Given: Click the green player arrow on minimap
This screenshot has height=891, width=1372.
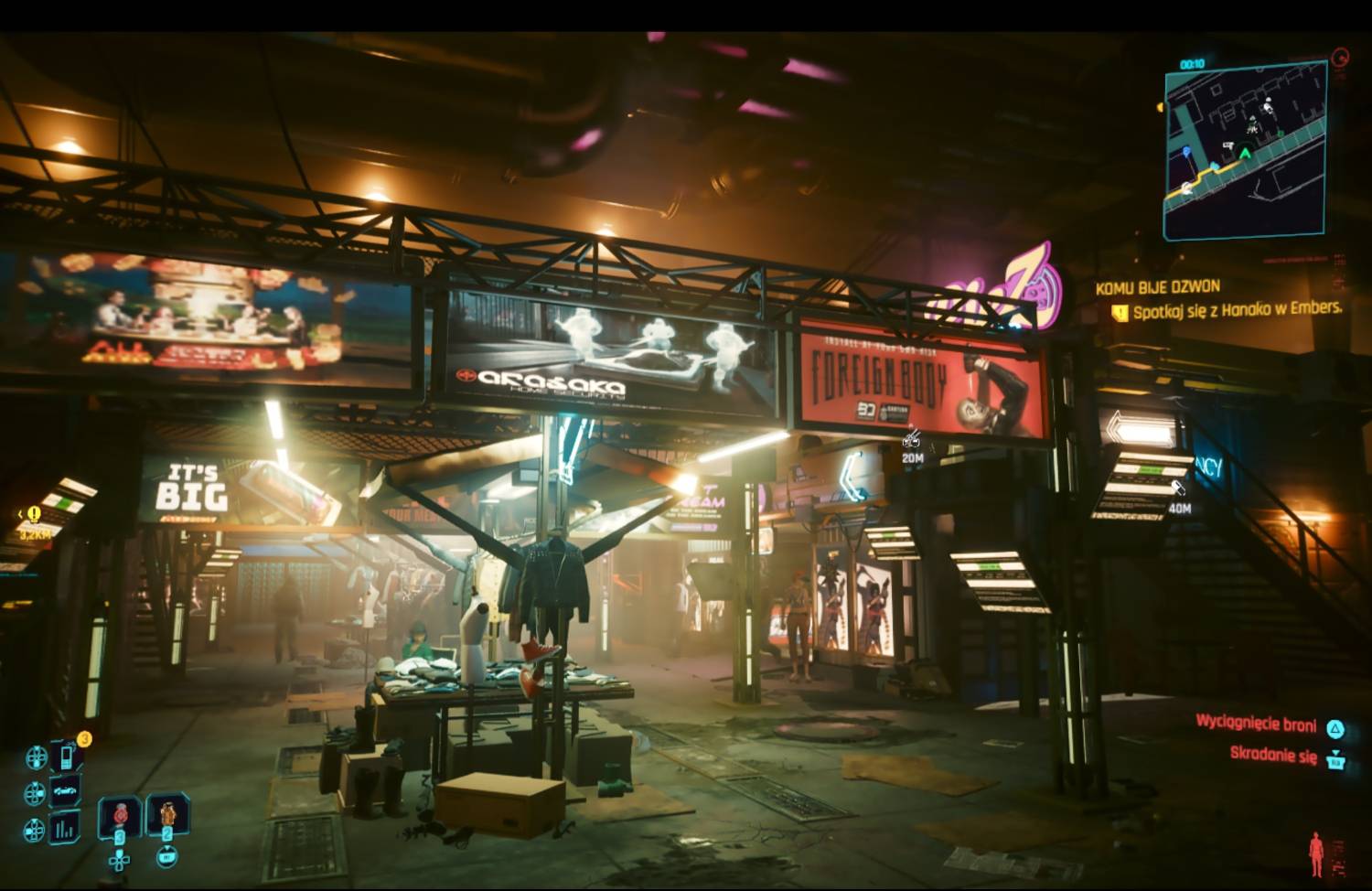Looking at the screenshot, I should tap(1245, 153).
